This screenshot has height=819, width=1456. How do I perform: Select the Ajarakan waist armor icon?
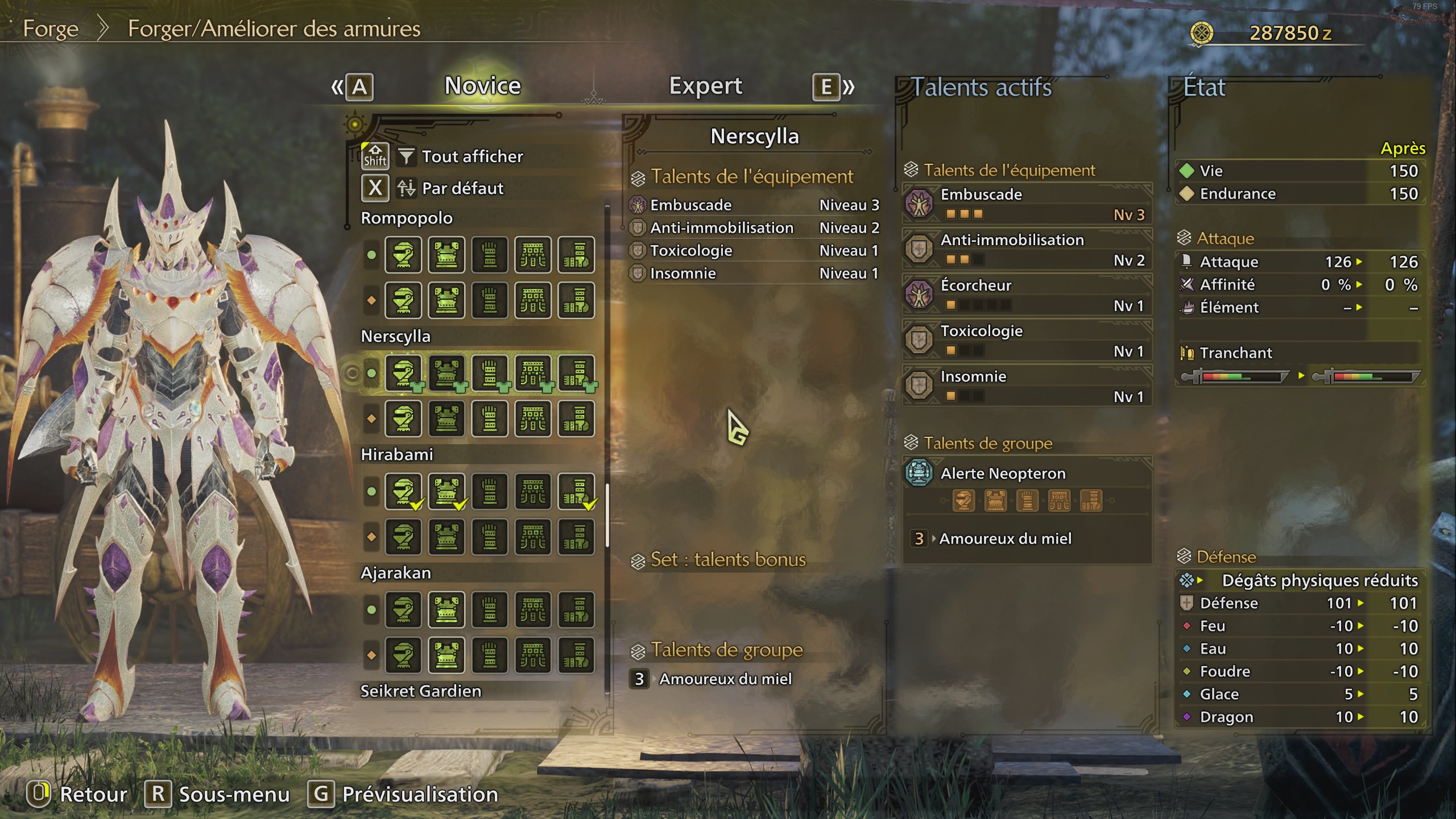[533, 611]
